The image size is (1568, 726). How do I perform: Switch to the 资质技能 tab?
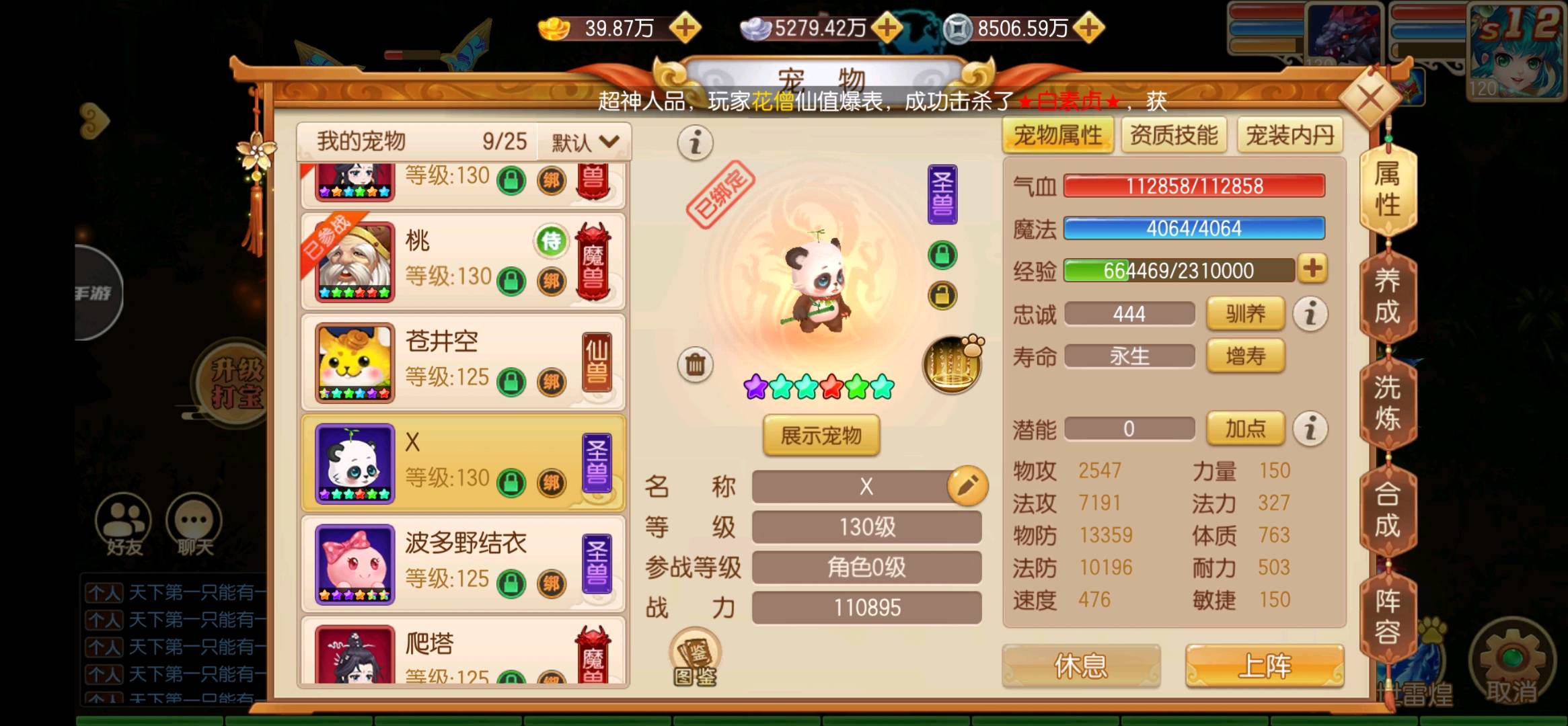tap(1174, 136)
